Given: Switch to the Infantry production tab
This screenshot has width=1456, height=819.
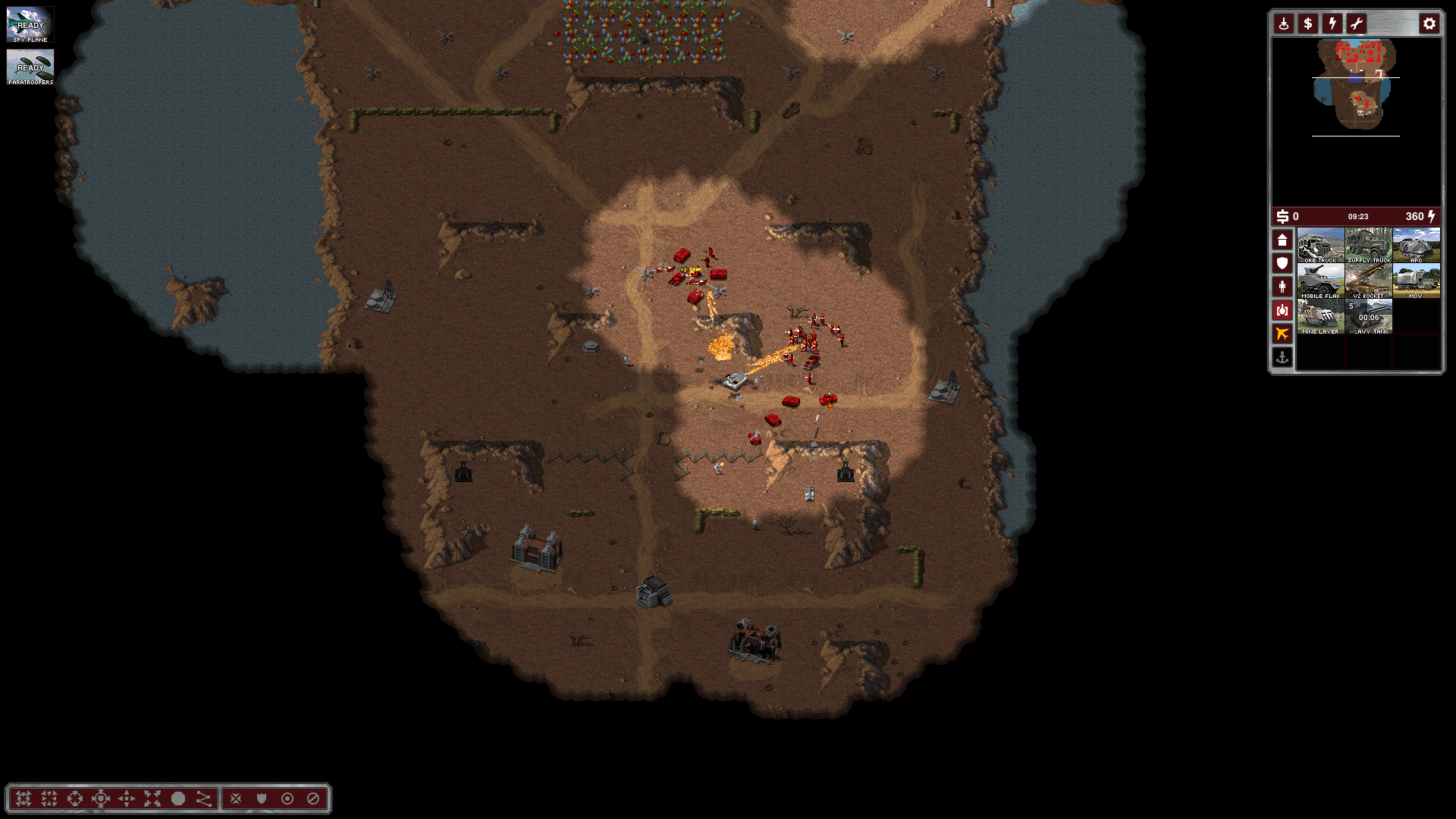Looking at the screenshot, I should (1282, 287).
